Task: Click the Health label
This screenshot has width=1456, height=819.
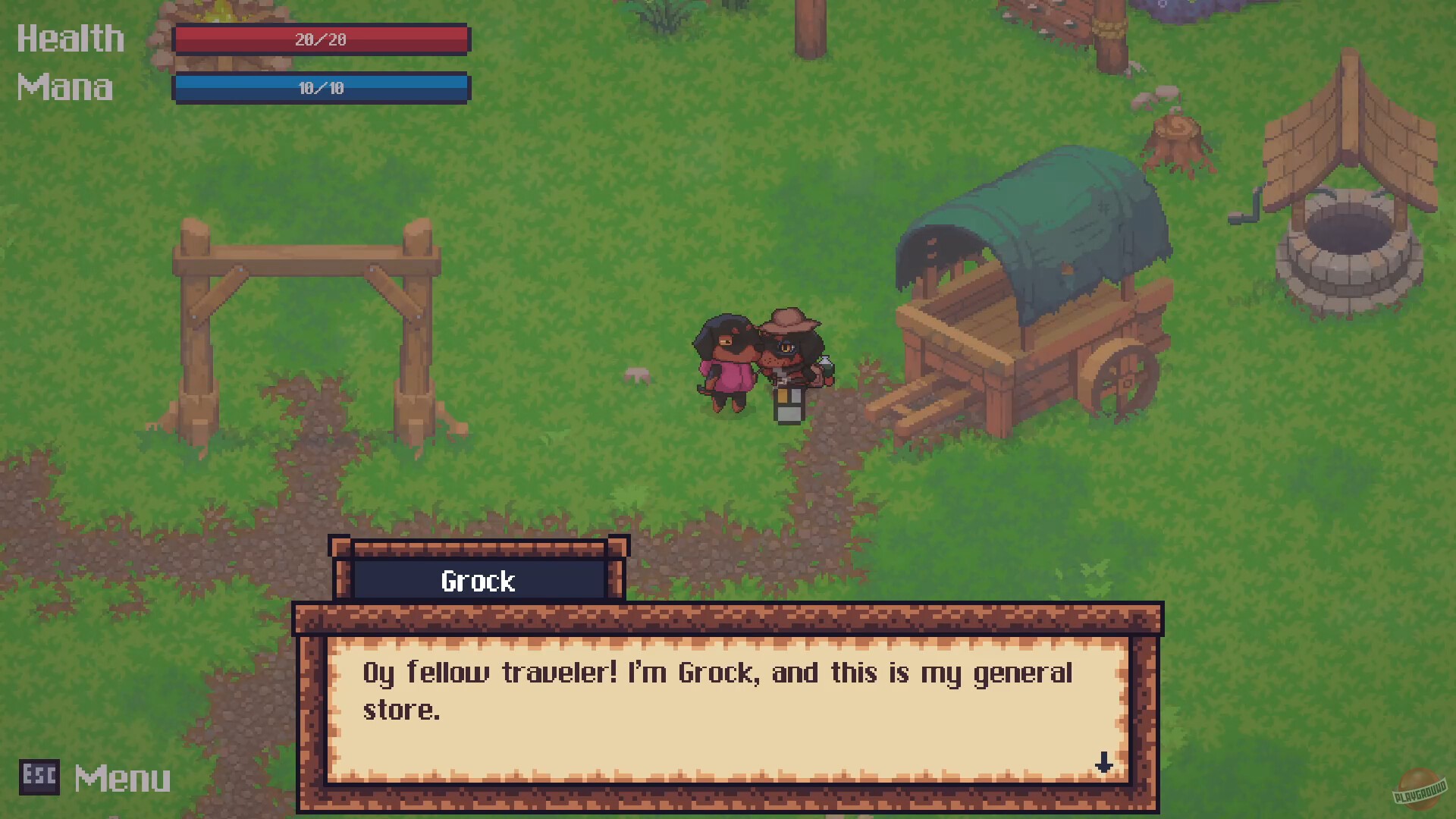Action: [70, 38]
